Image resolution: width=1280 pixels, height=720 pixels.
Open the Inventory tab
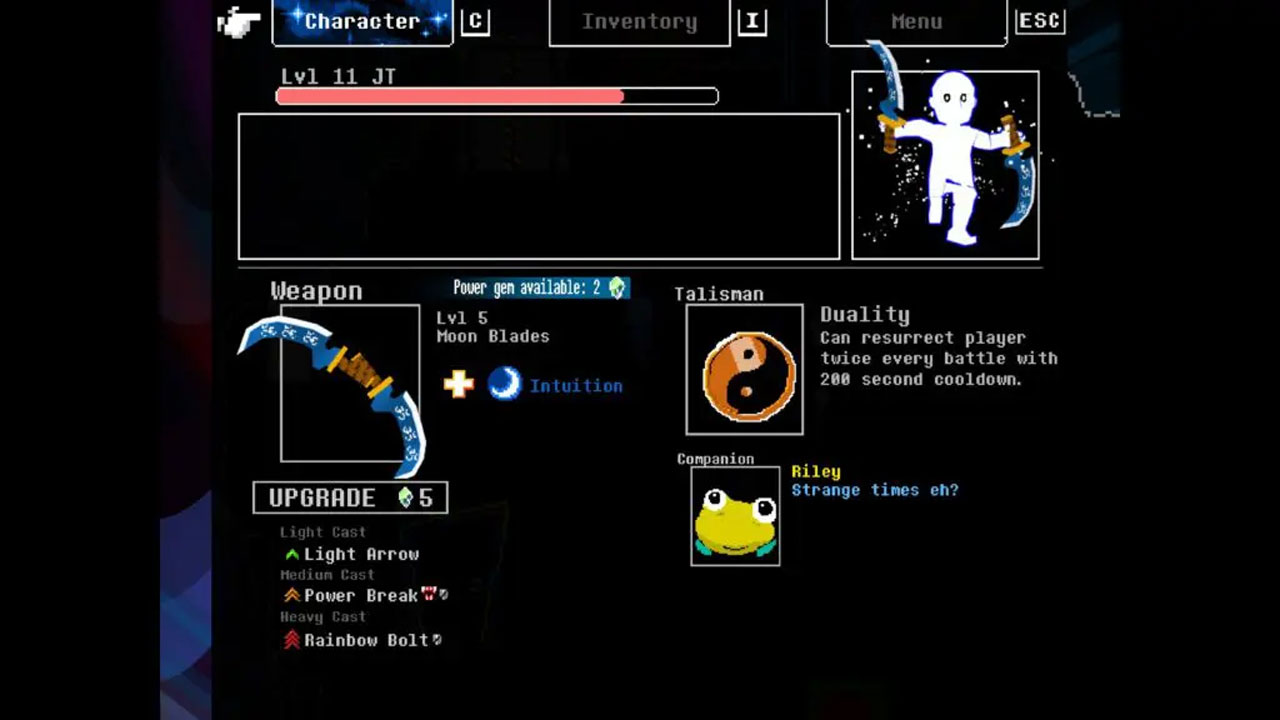[x=639, y=22]
